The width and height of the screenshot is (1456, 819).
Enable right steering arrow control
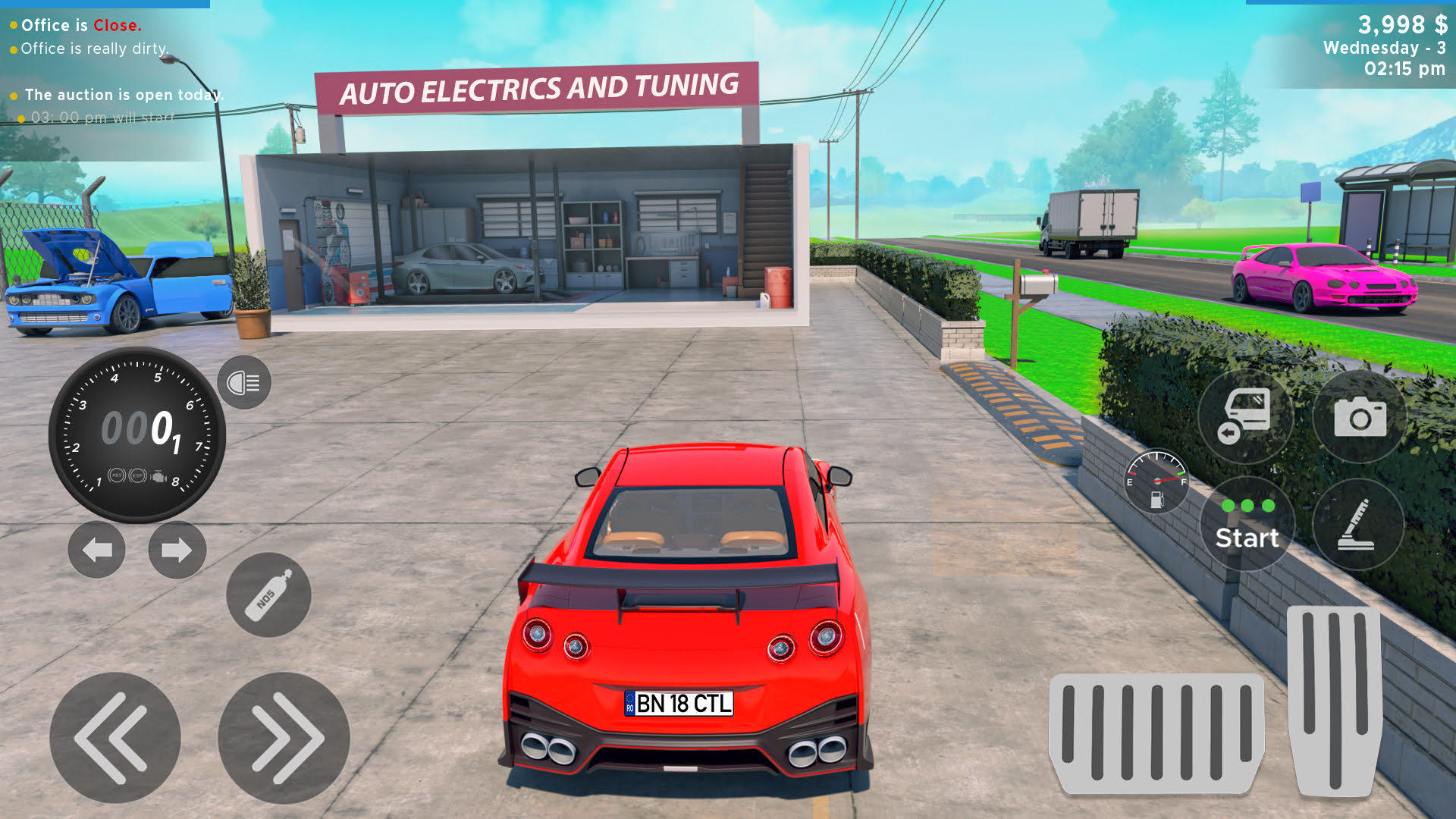point(177,551)
